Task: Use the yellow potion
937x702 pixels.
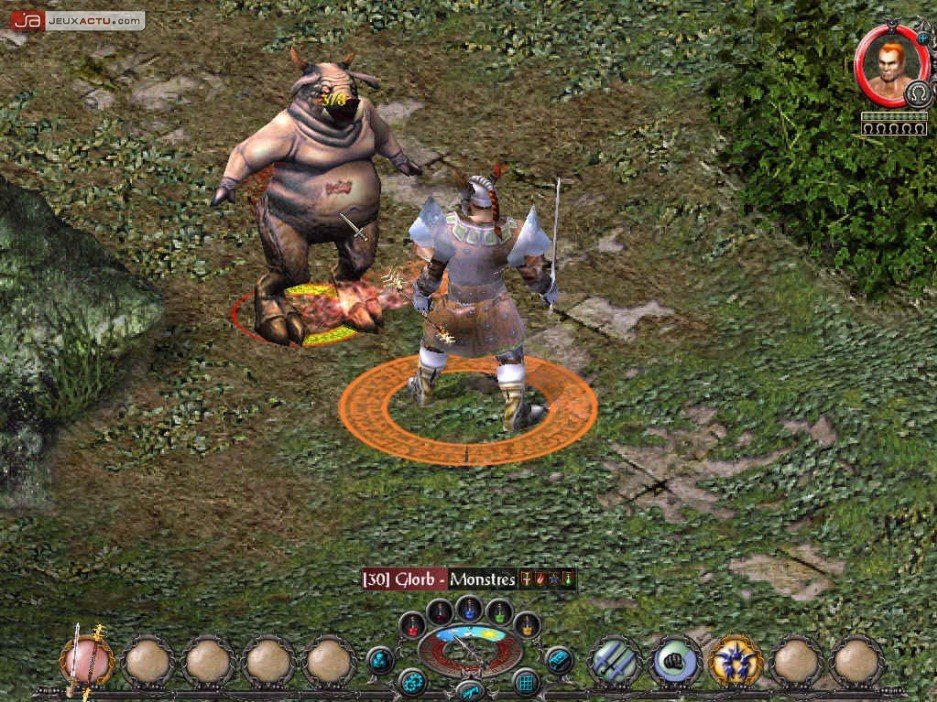Action: (527, 626)
